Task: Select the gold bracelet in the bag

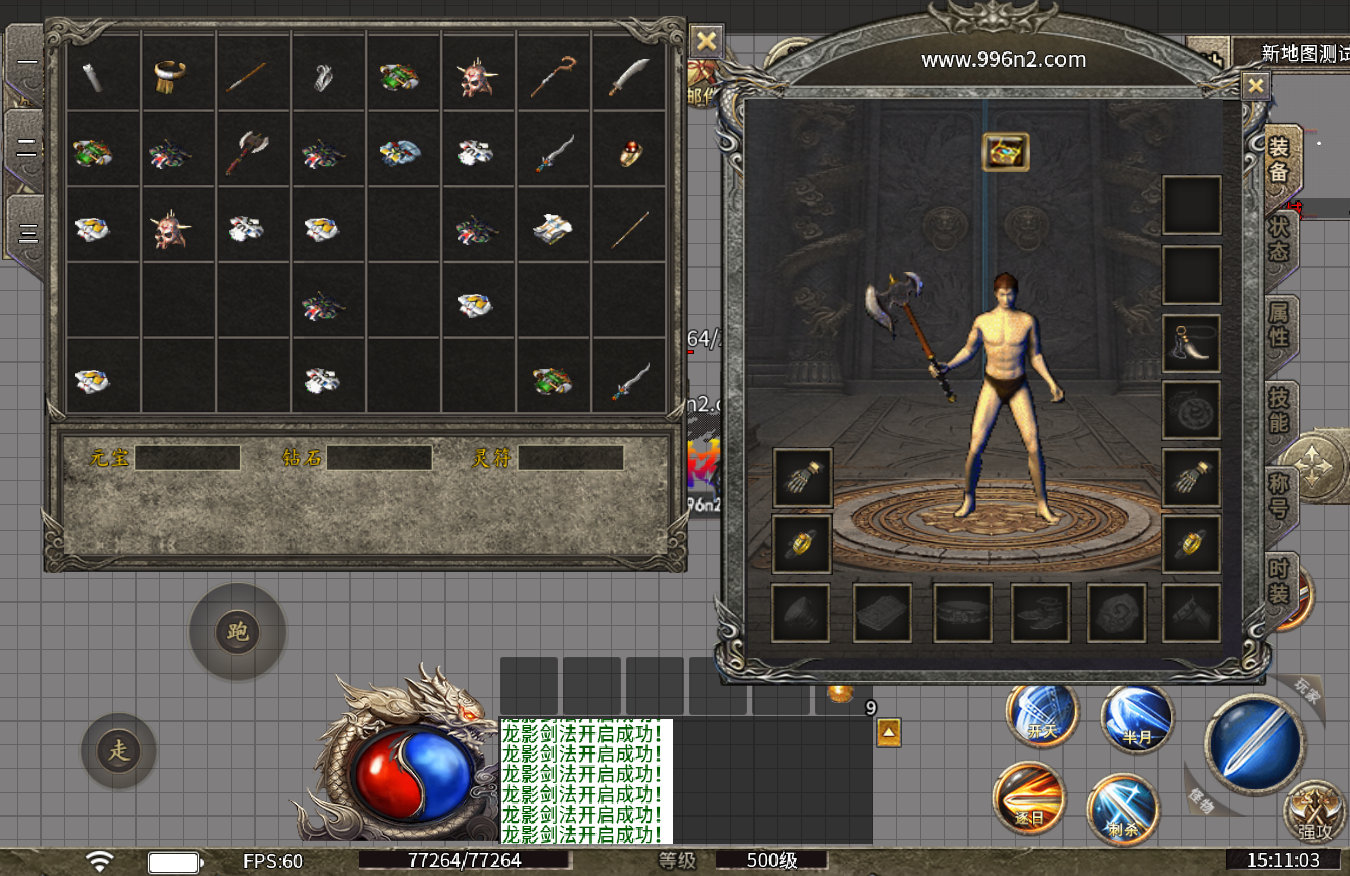Action: pyautogui.click(x=172, y=75)
